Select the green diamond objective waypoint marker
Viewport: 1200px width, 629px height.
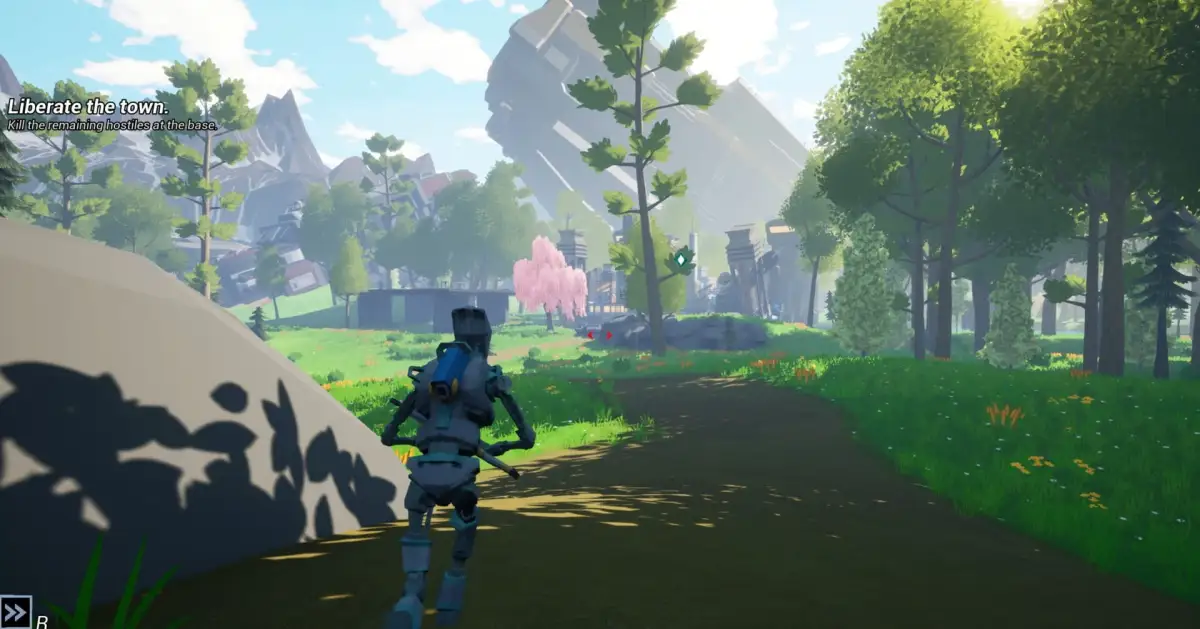click(681, 260)
